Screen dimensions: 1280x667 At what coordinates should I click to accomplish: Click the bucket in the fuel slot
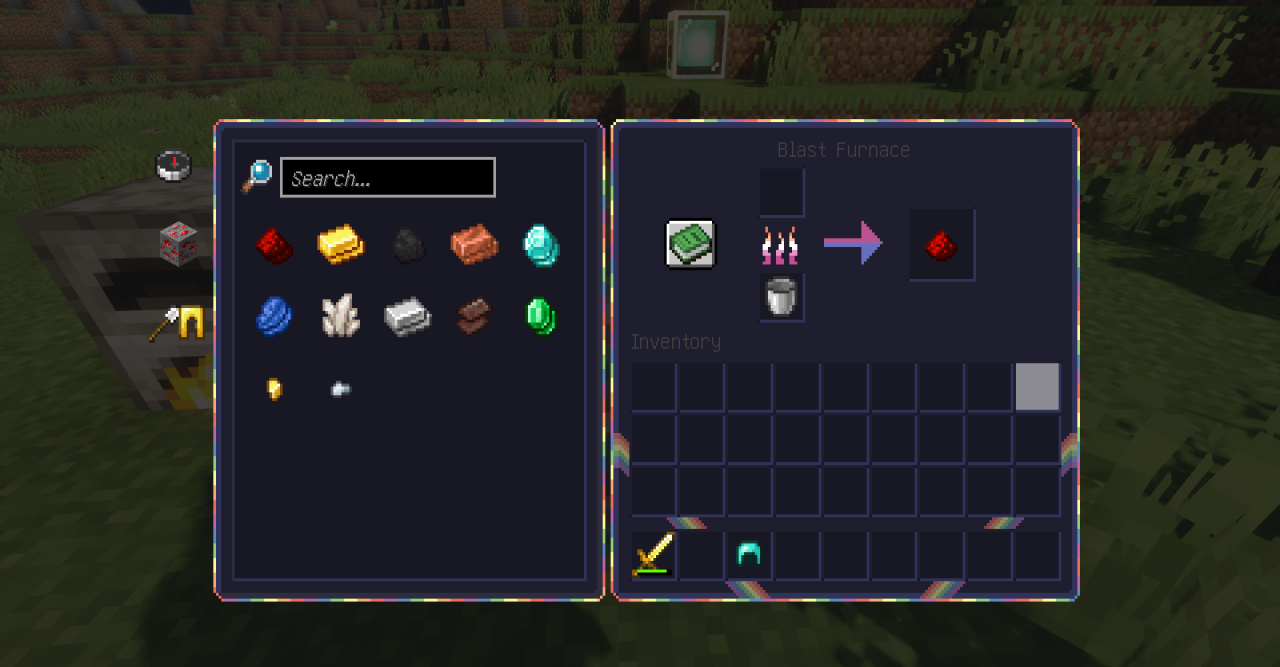(782, 297)
